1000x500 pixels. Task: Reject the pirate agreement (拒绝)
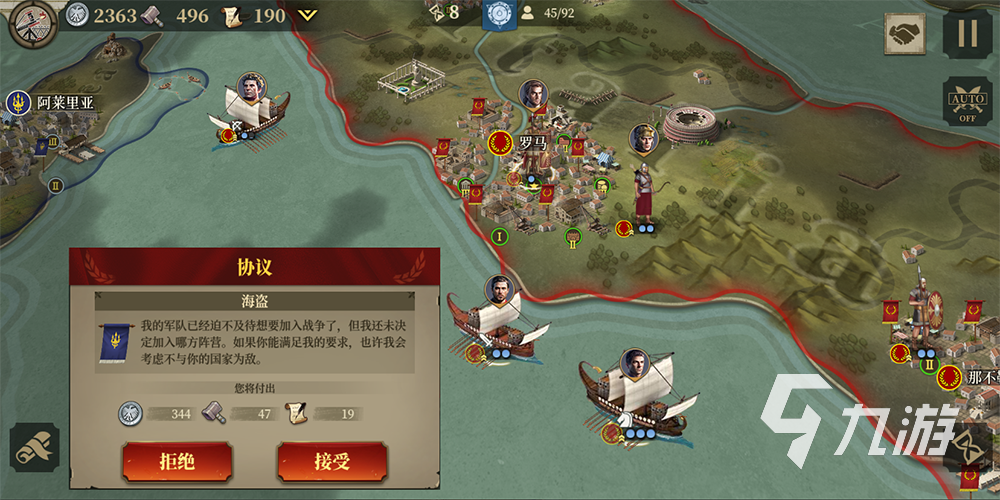[177, 461]
